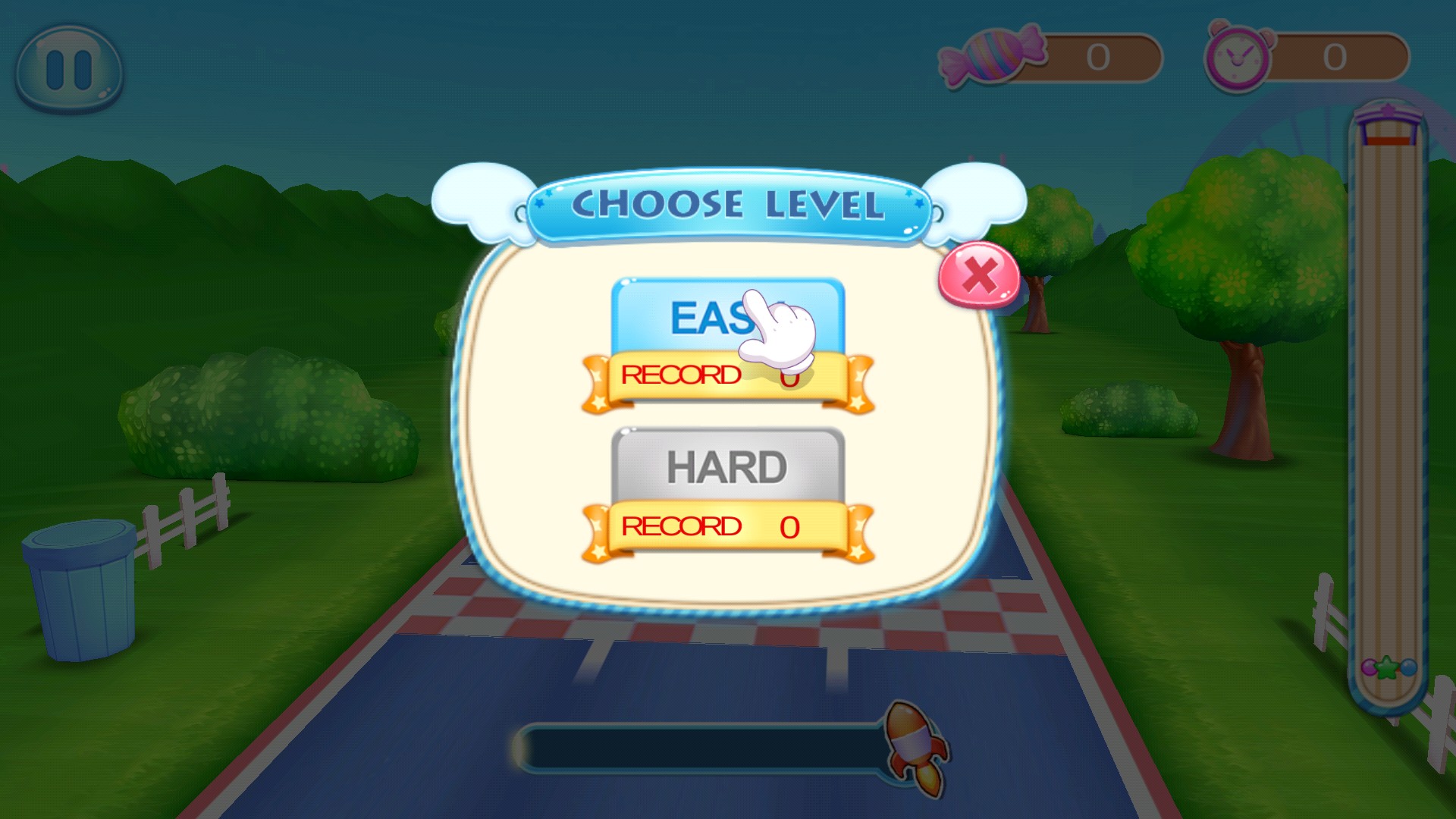Close the Choose Level dialog
Screen dimensions: 1456x819
979,275
